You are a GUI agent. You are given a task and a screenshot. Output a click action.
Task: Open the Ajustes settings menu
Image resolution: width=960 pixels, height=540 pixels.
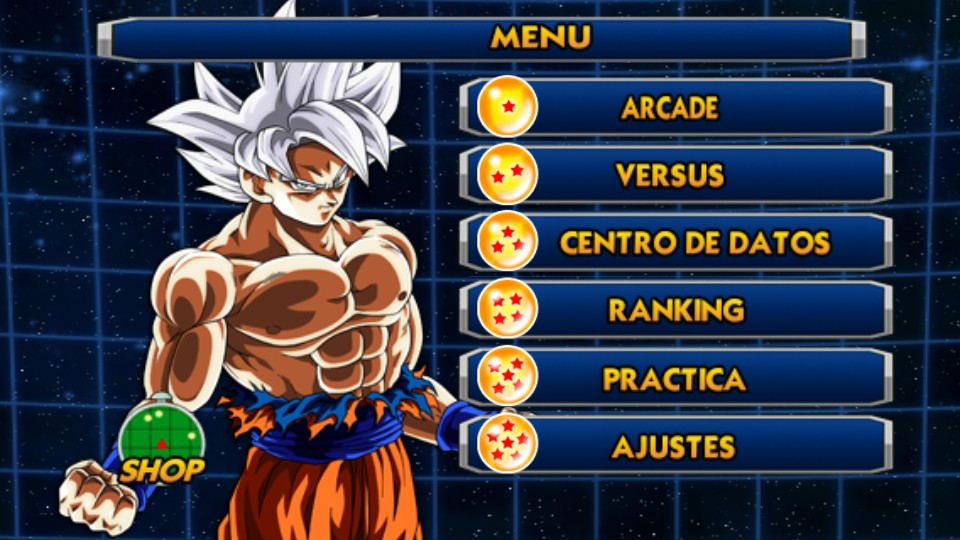tap(675, 445)
